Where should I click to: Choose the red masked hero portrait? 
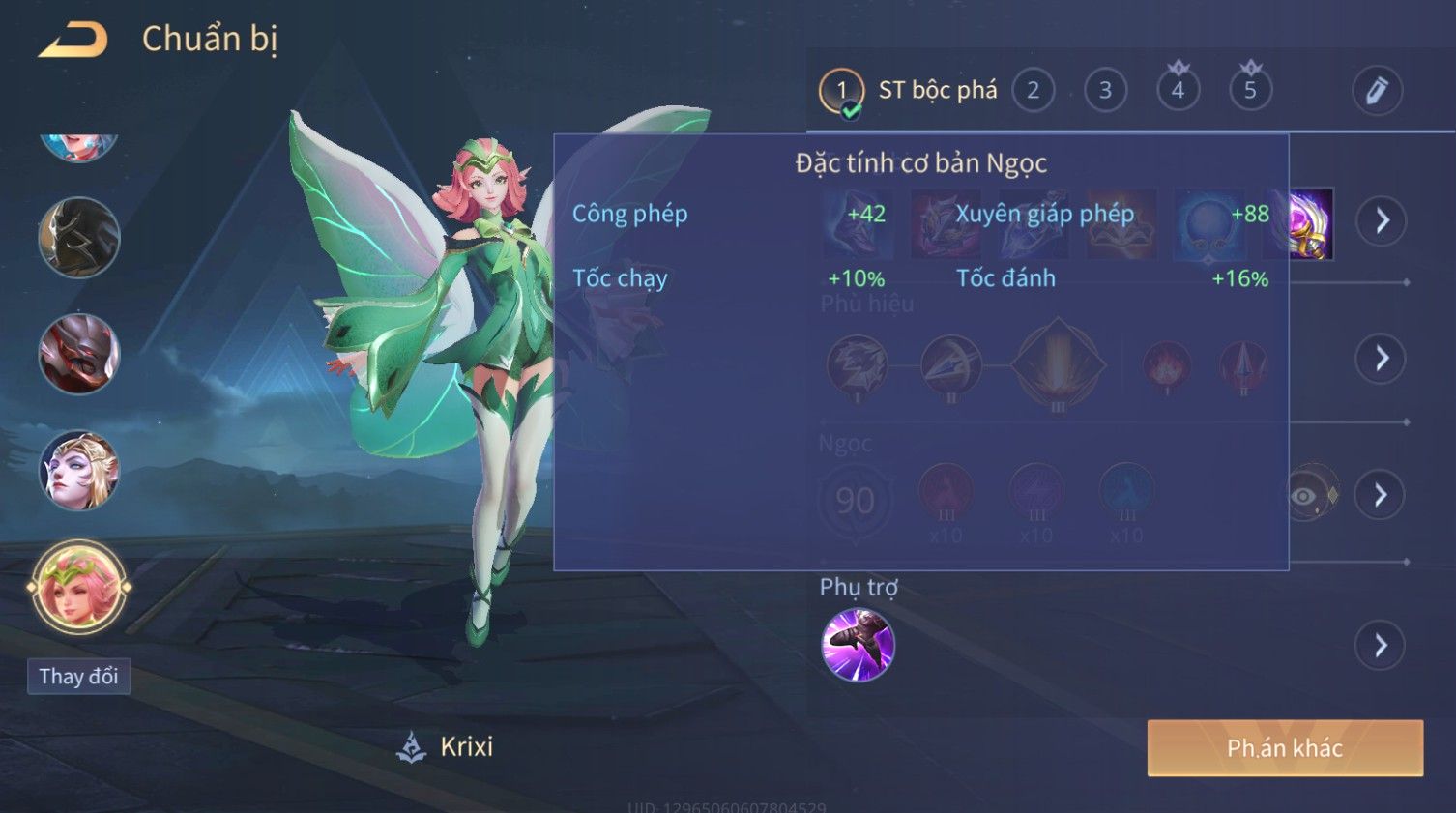(78, 354)
